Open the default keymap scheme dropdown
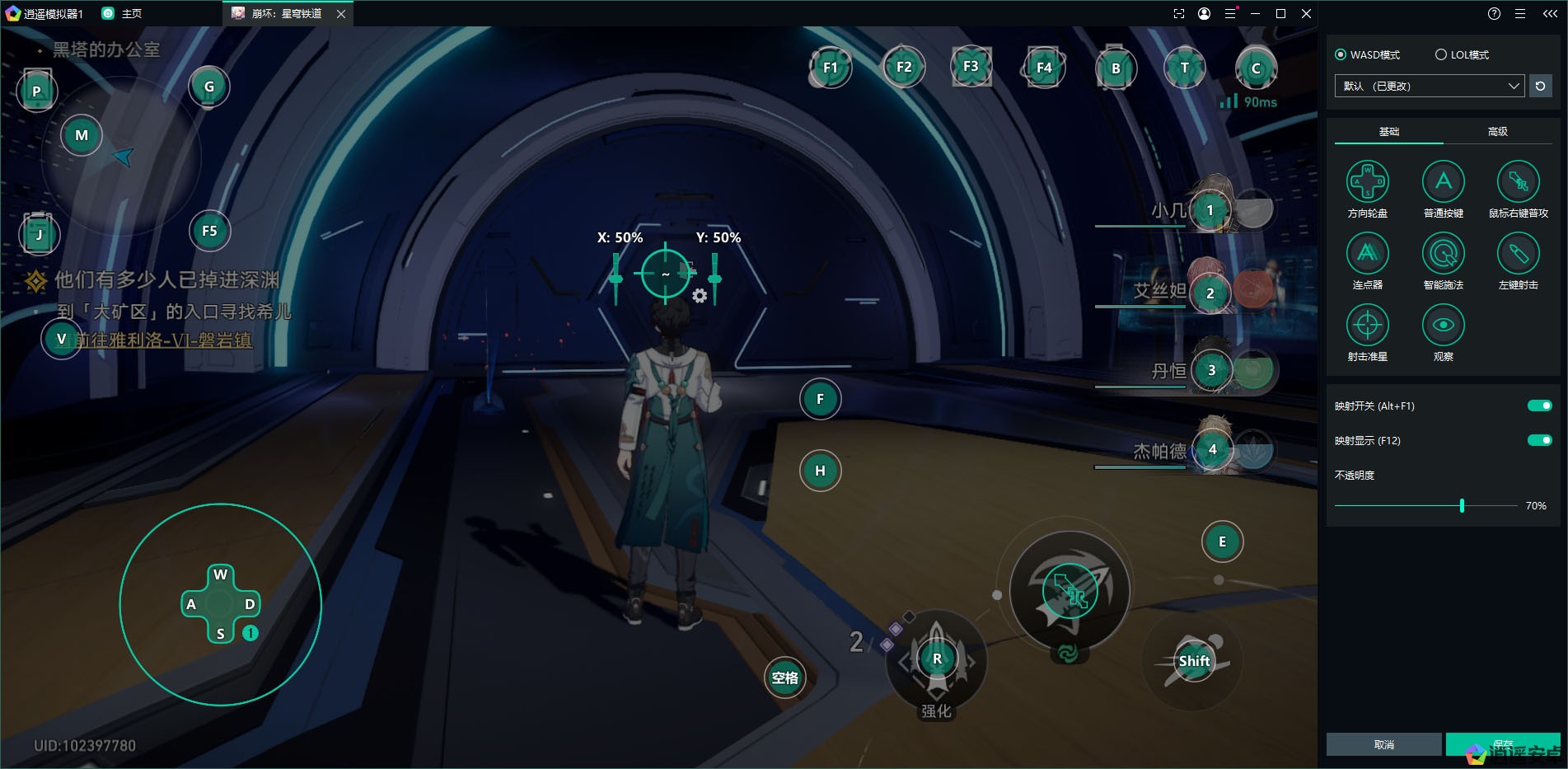Screen dimensions: 1568x769 tap(1429, 86)
